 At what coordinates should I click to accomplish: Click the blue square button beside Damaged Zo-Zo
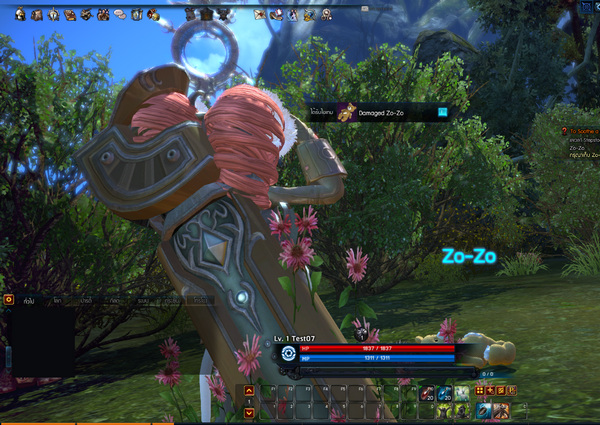point(441,110)
